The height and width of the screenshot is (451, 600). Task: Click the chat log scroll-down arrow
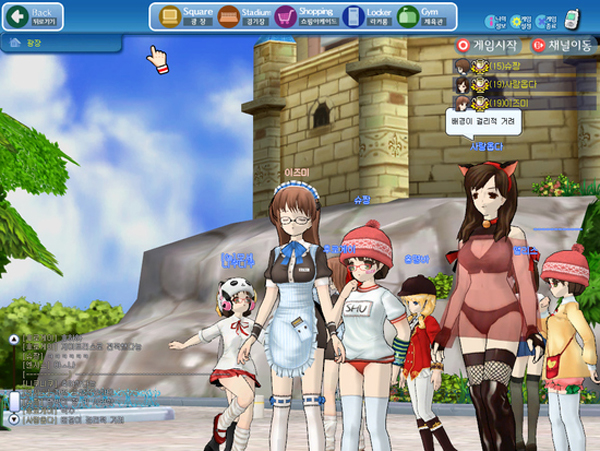click(x=13, y=421)
